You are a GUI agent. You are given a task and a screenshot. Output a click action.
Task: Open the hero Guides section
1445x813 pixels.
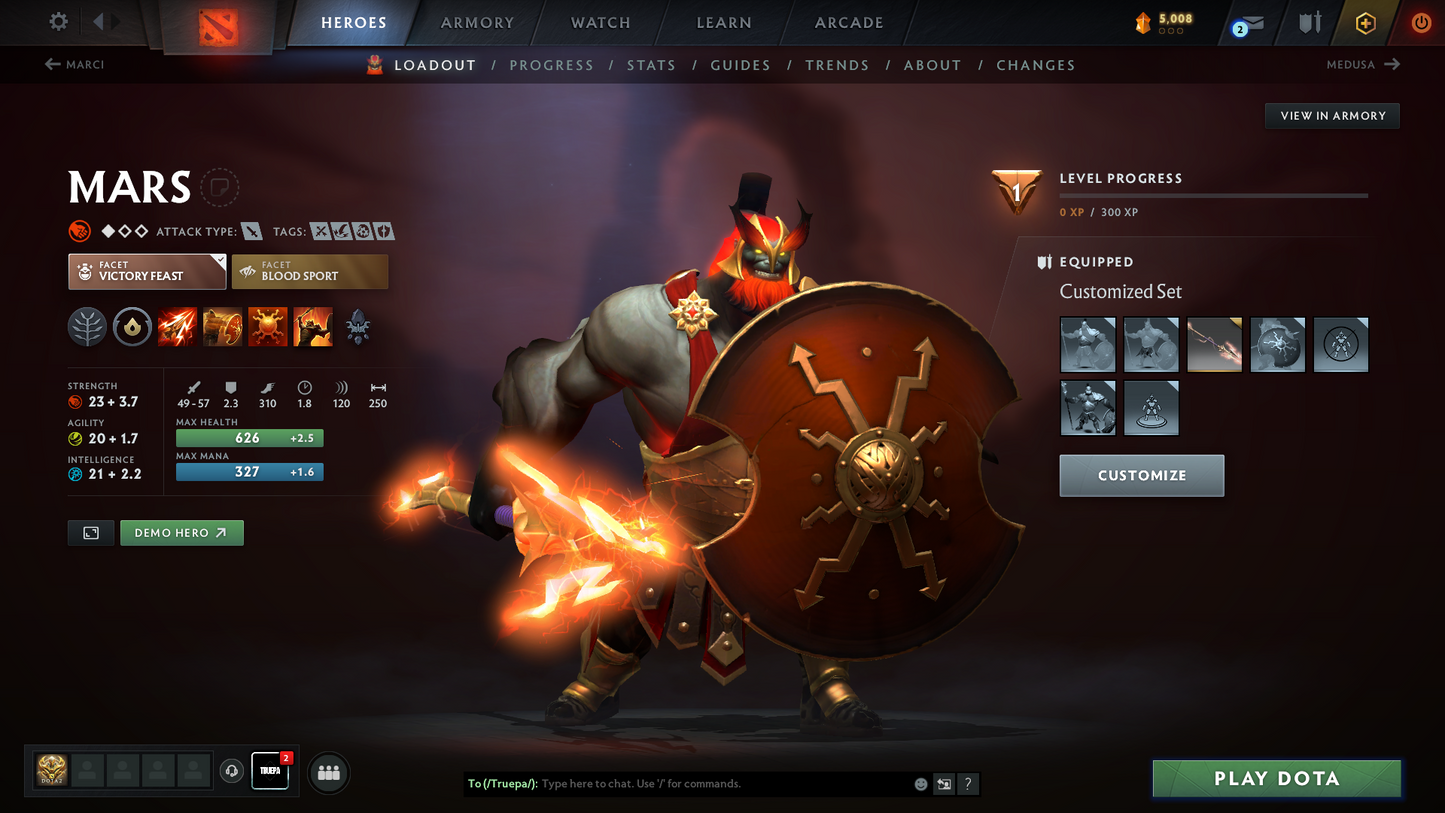click(x=740, y=65)
